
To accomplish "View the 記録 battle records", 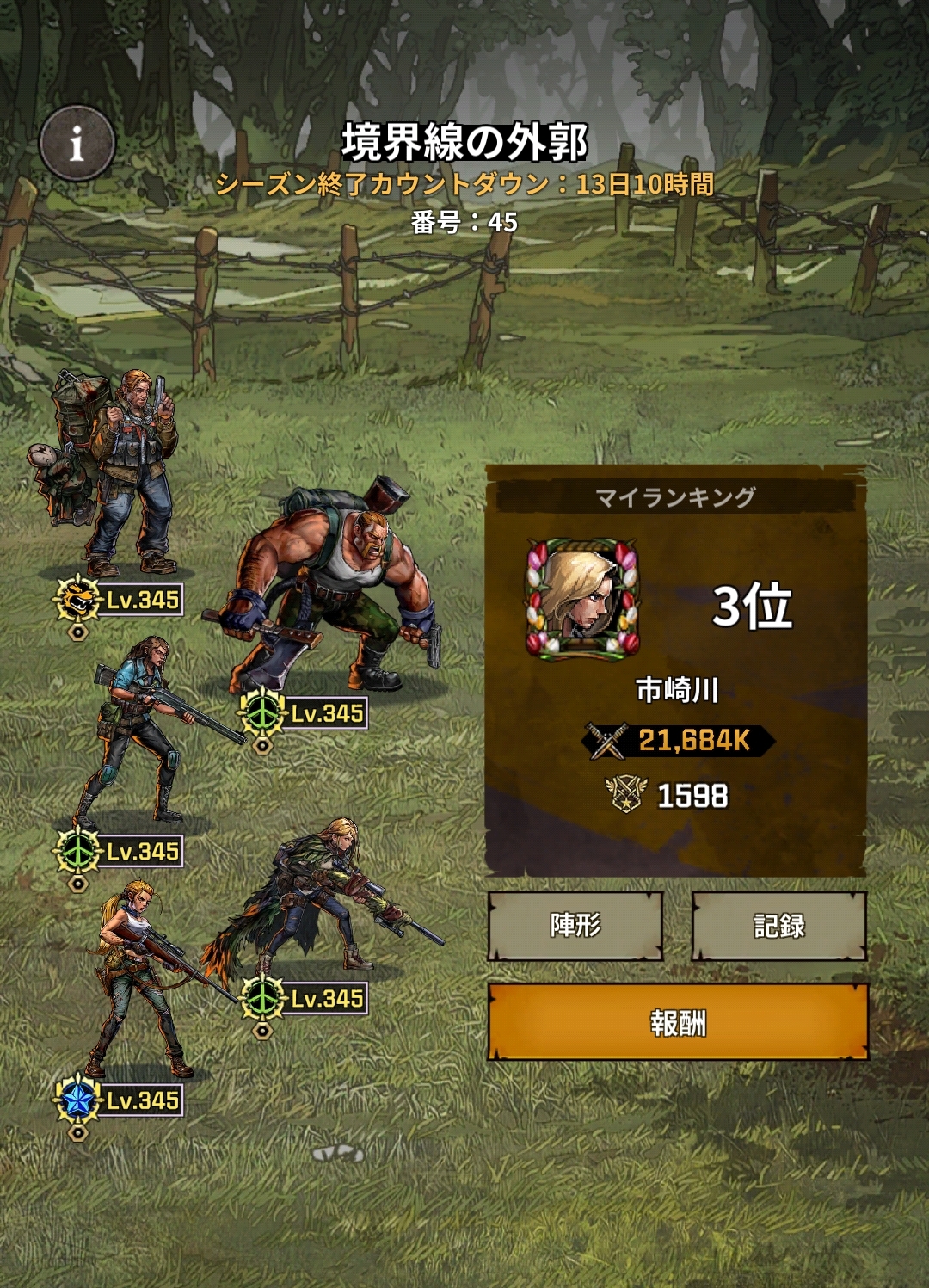I will (x=778, y=926).
